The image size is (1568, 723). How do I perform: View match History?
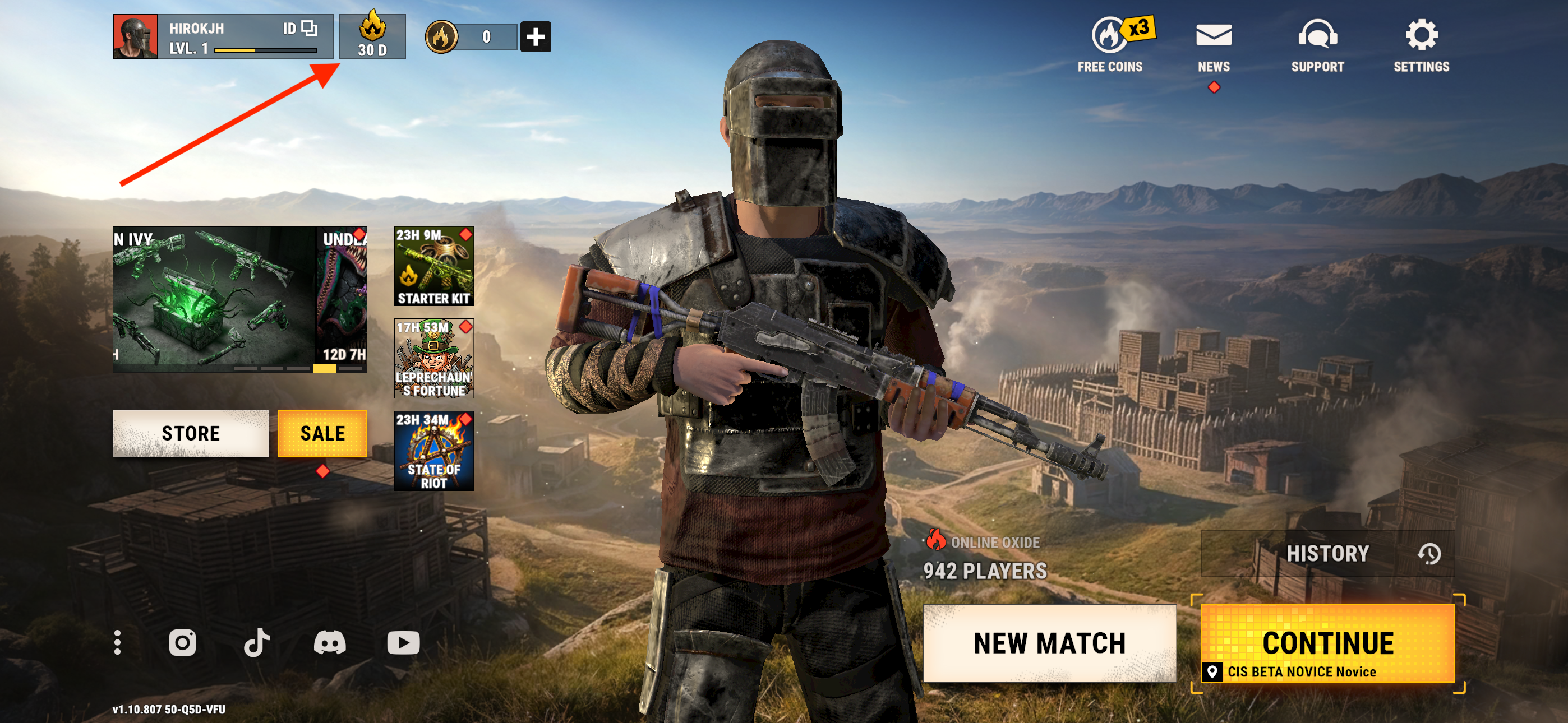click(x=1327, y=554)
